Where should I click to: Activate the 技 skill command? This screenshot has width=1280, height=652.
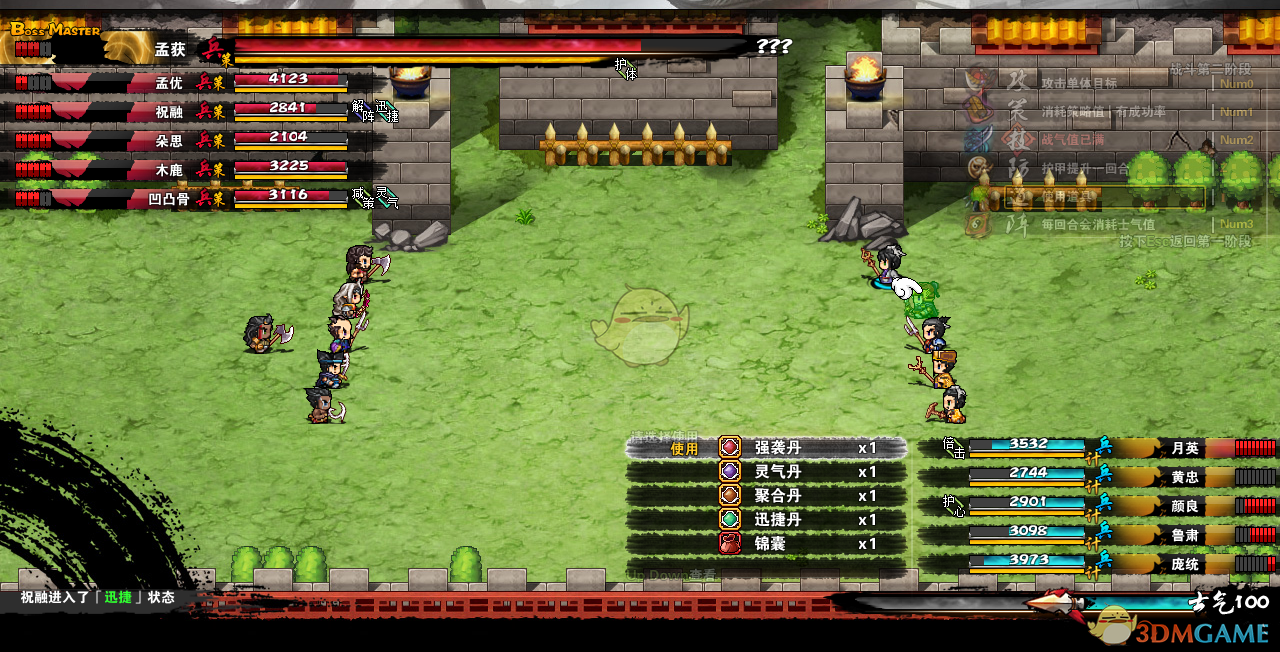[x=1019, y=139]
